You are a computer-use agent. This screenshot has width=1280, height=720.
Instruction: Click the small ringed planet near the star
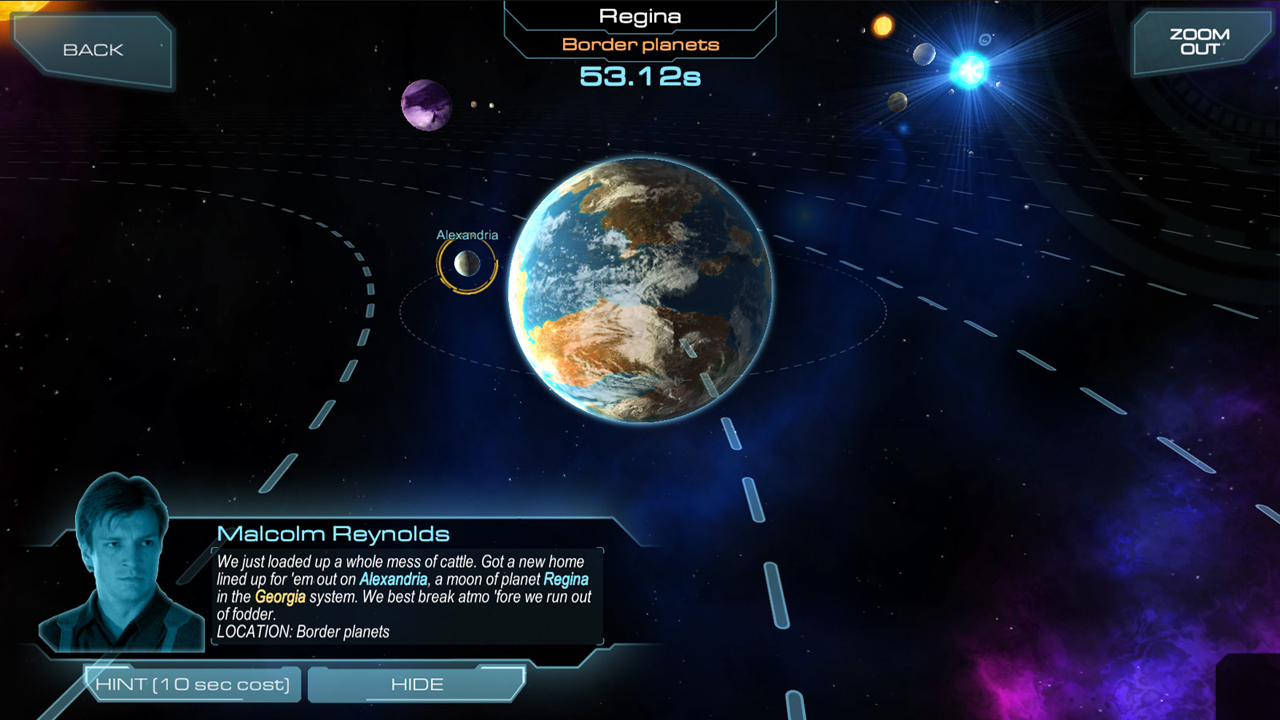[x=985, y=40]
